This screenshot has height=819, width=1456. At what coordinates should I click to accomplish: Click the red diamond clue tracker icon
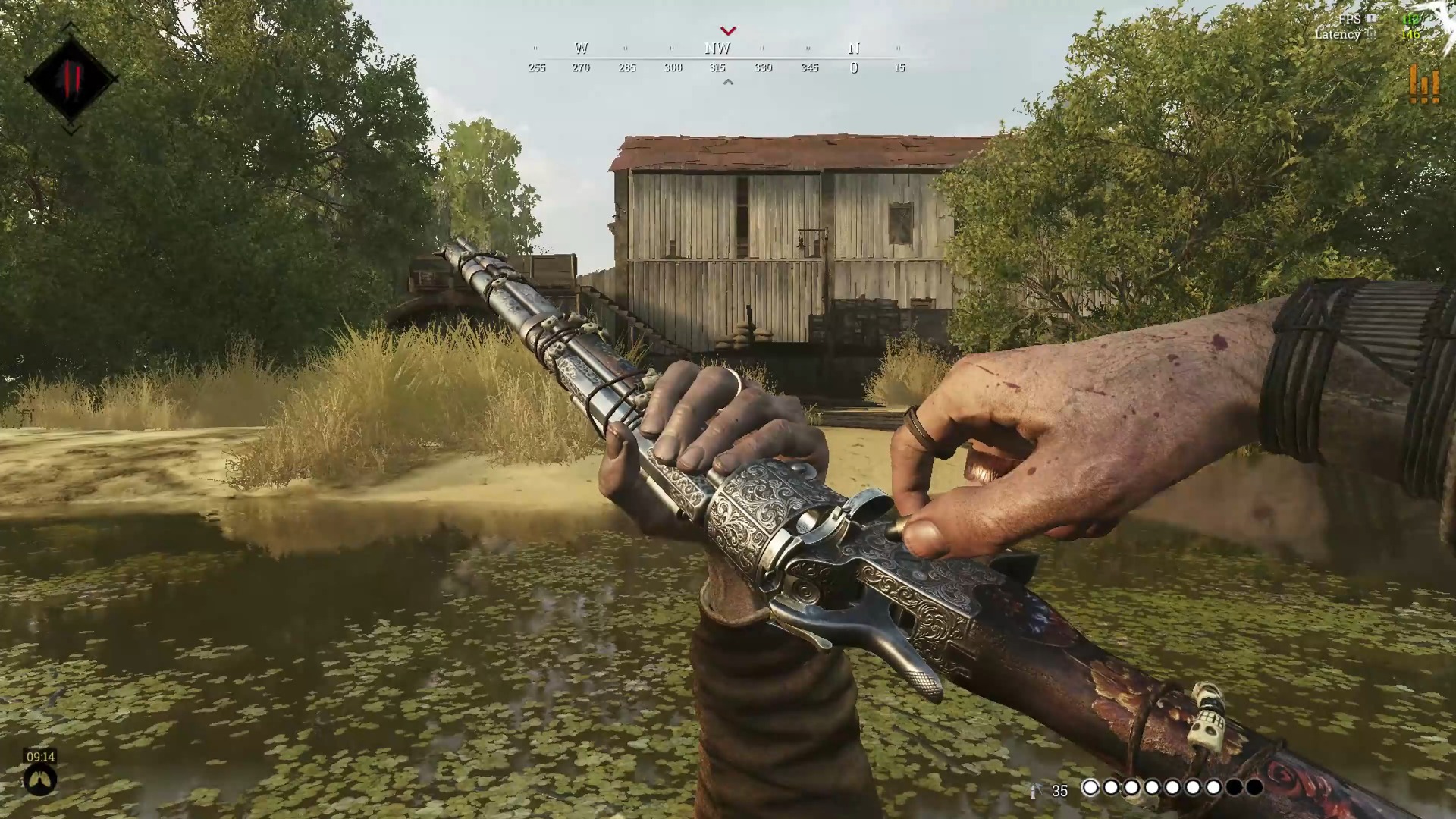(71, 79)
